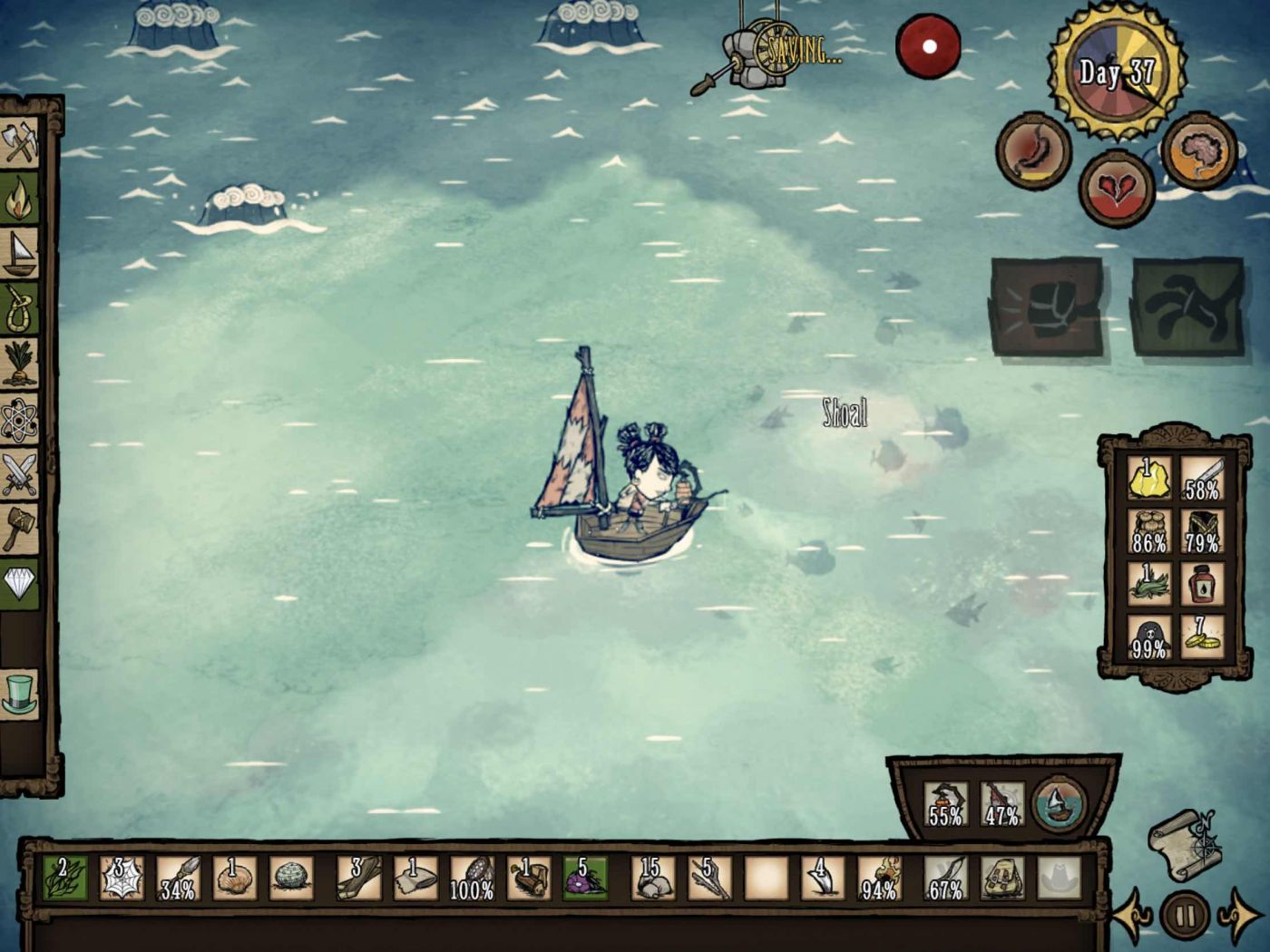This screenshot has height=952, width=1270.
Task: Switch to the Science atom tab
Action: coord(20,420)
